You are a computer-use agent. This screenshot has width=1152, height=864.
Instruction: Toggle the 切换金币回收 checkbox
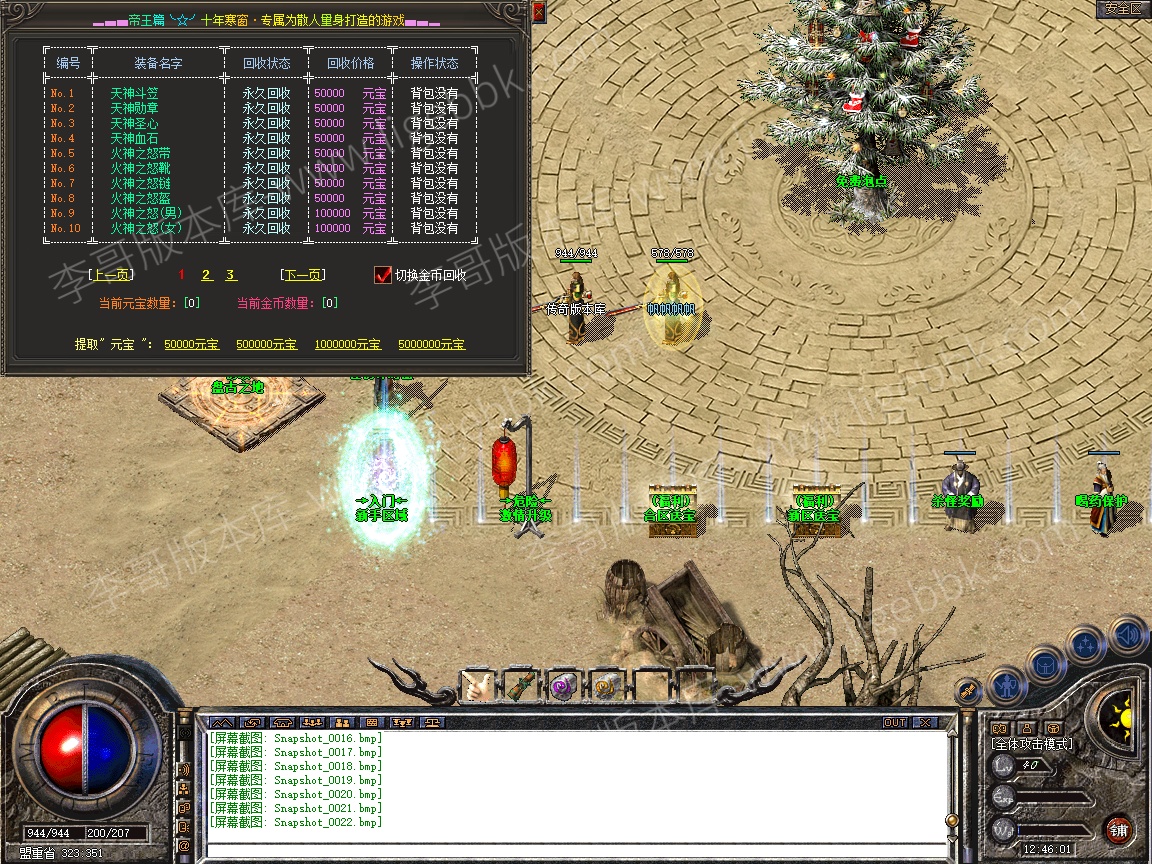[x=382, y=275]
